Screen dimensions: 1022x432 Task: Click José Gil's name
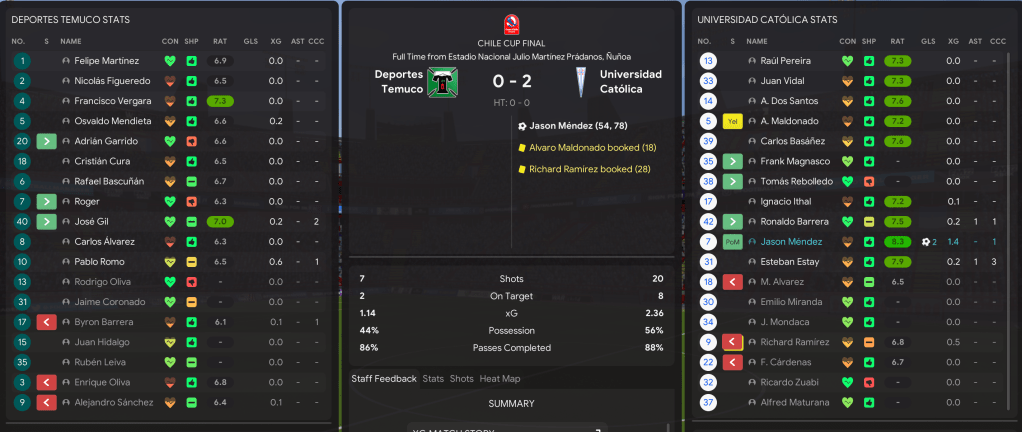91,221
